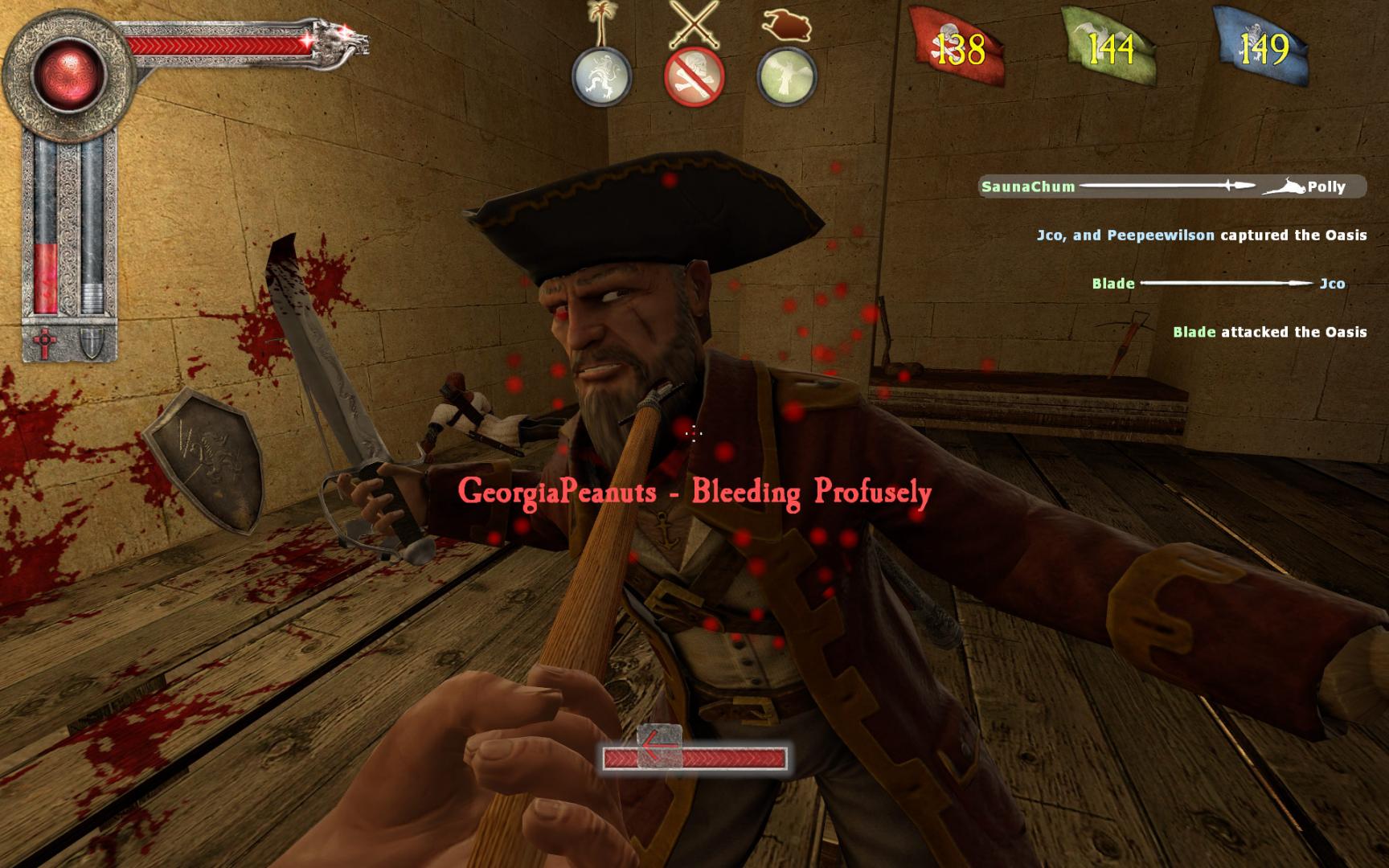Select the SaunaChum killed Polly feed entry
The image size is (1389, 868).
pyautogui.click(x=1173, y=186)
